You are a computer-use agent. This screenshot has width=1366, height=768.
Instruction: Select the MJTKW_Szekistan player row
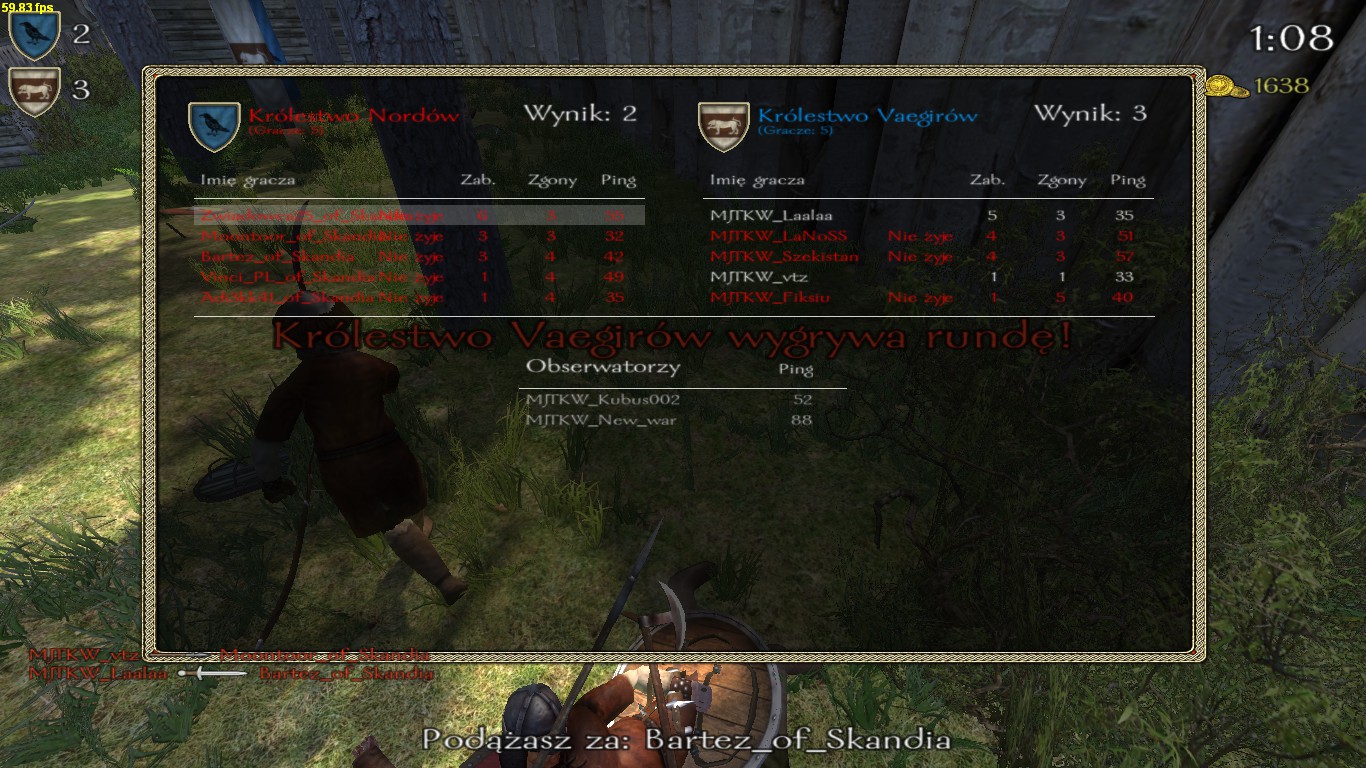(927, 256)
